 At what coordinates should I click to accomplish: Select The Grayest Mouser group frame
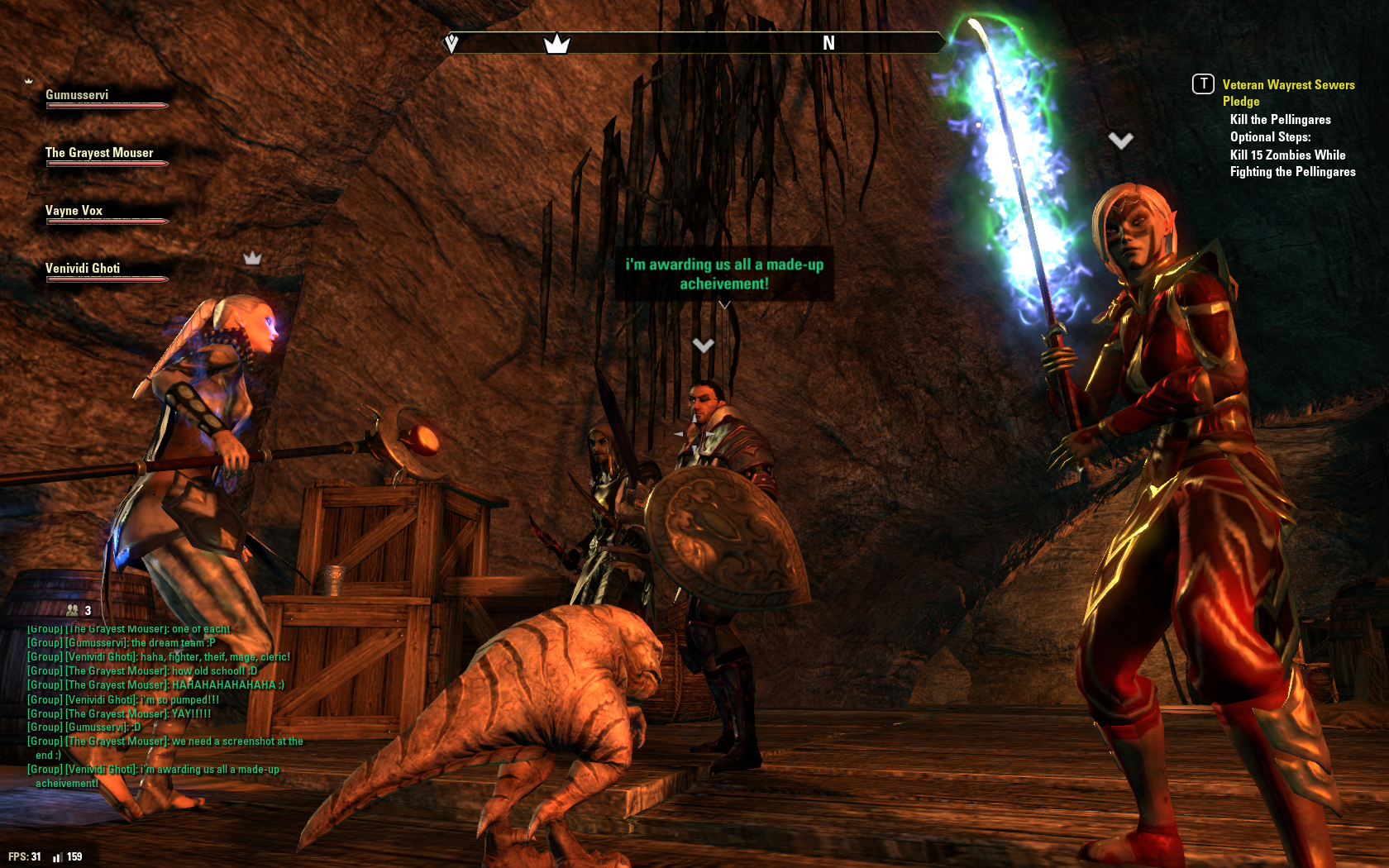click(99, 153)
